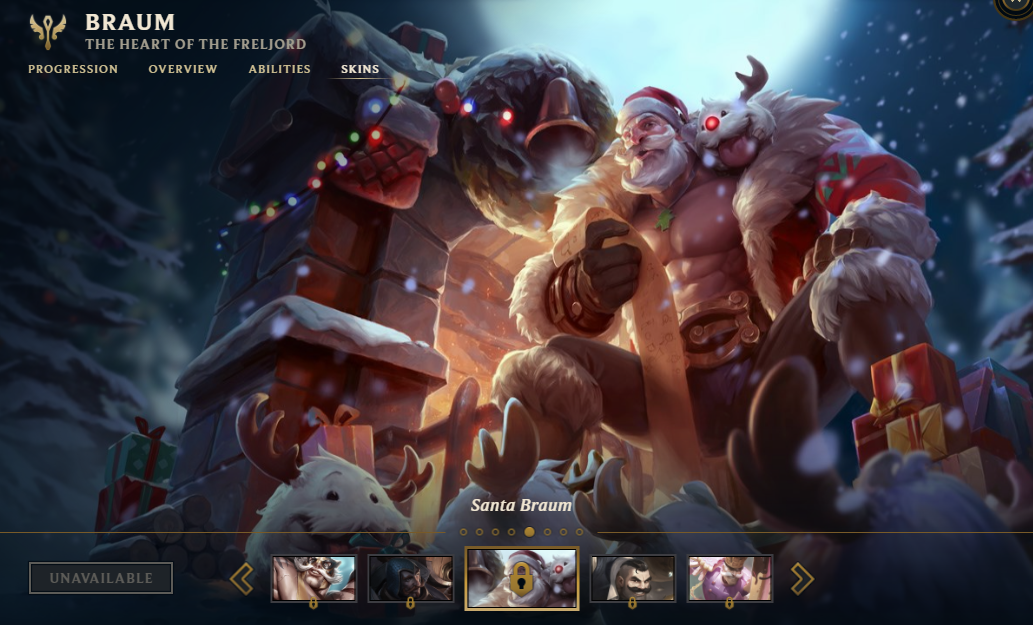The image size is (1033, 625).
Task: Select the Skins tab
Action: tap(360, 69)
